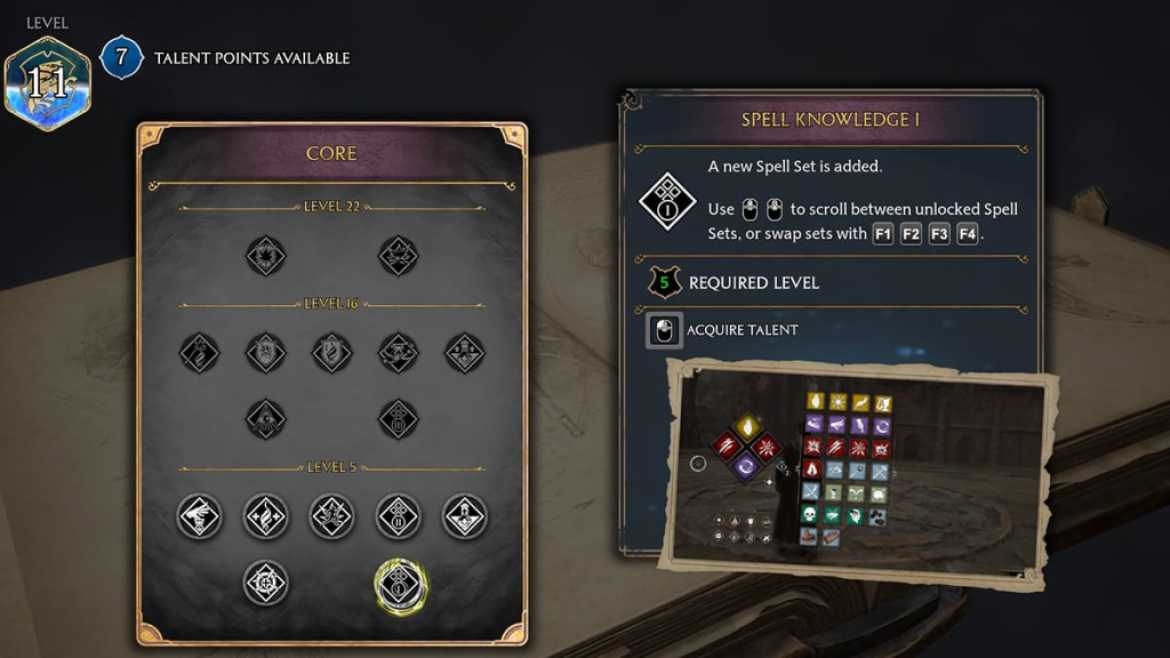Pick the sparkling flame talent under Level 5

(266, 517)
